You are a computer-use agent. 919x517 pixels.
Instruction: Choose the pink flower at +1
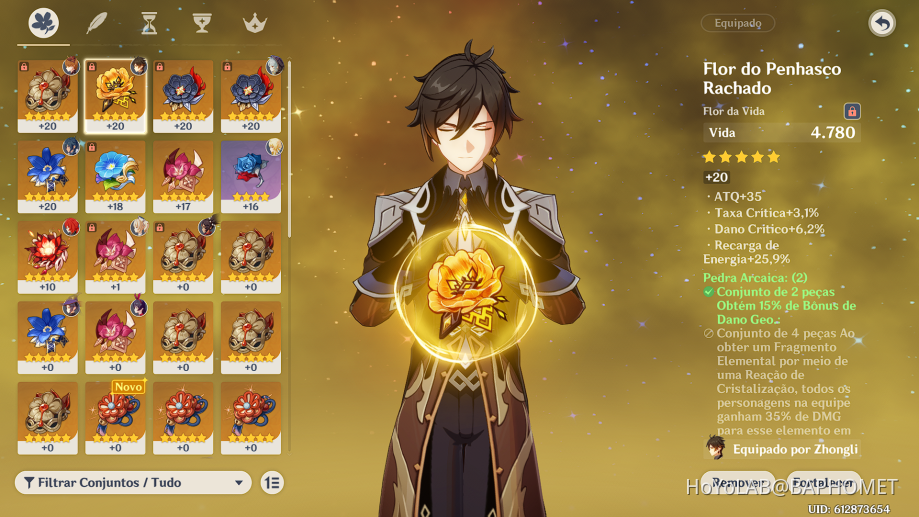tap(115, 255)
